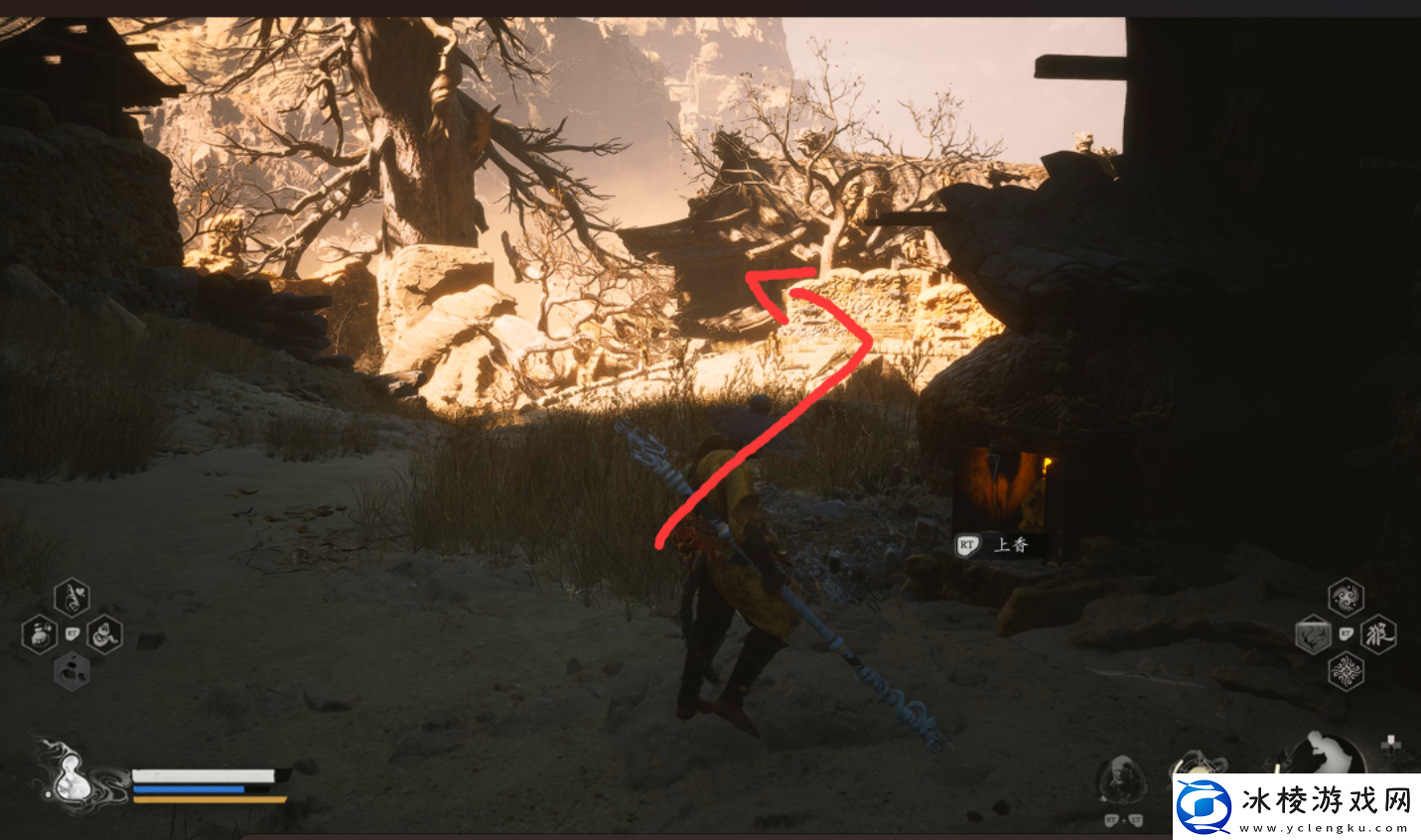Cast the calligraphy character spell hexagon
This screenshot has width=1421, height=840.
click(1378, 633)
